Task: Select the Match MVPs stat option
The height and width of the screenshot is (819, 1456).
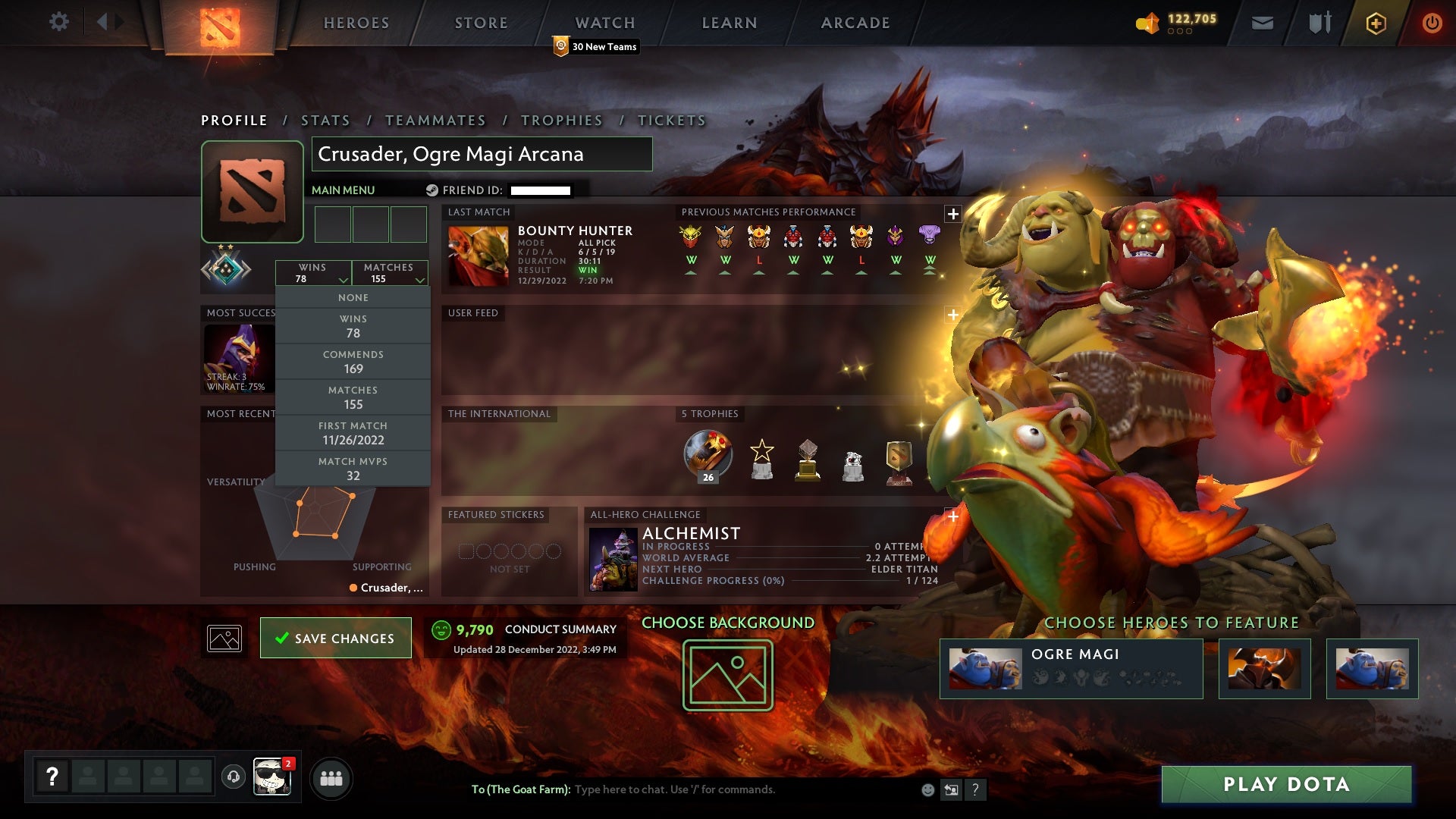Action: [x=353, y=468]
